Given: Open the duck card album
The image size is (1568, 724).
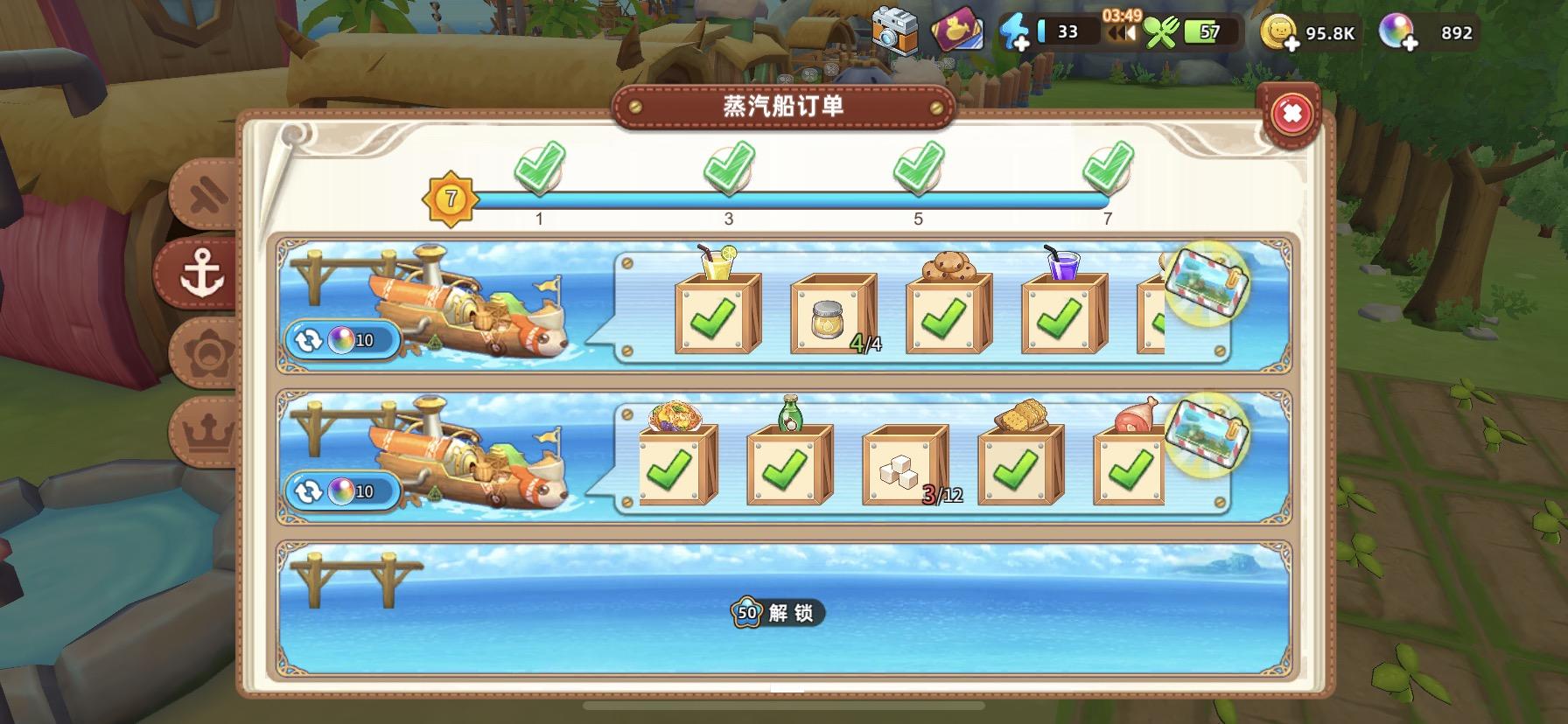Looking at the screenshot, I should pos(956,29).
